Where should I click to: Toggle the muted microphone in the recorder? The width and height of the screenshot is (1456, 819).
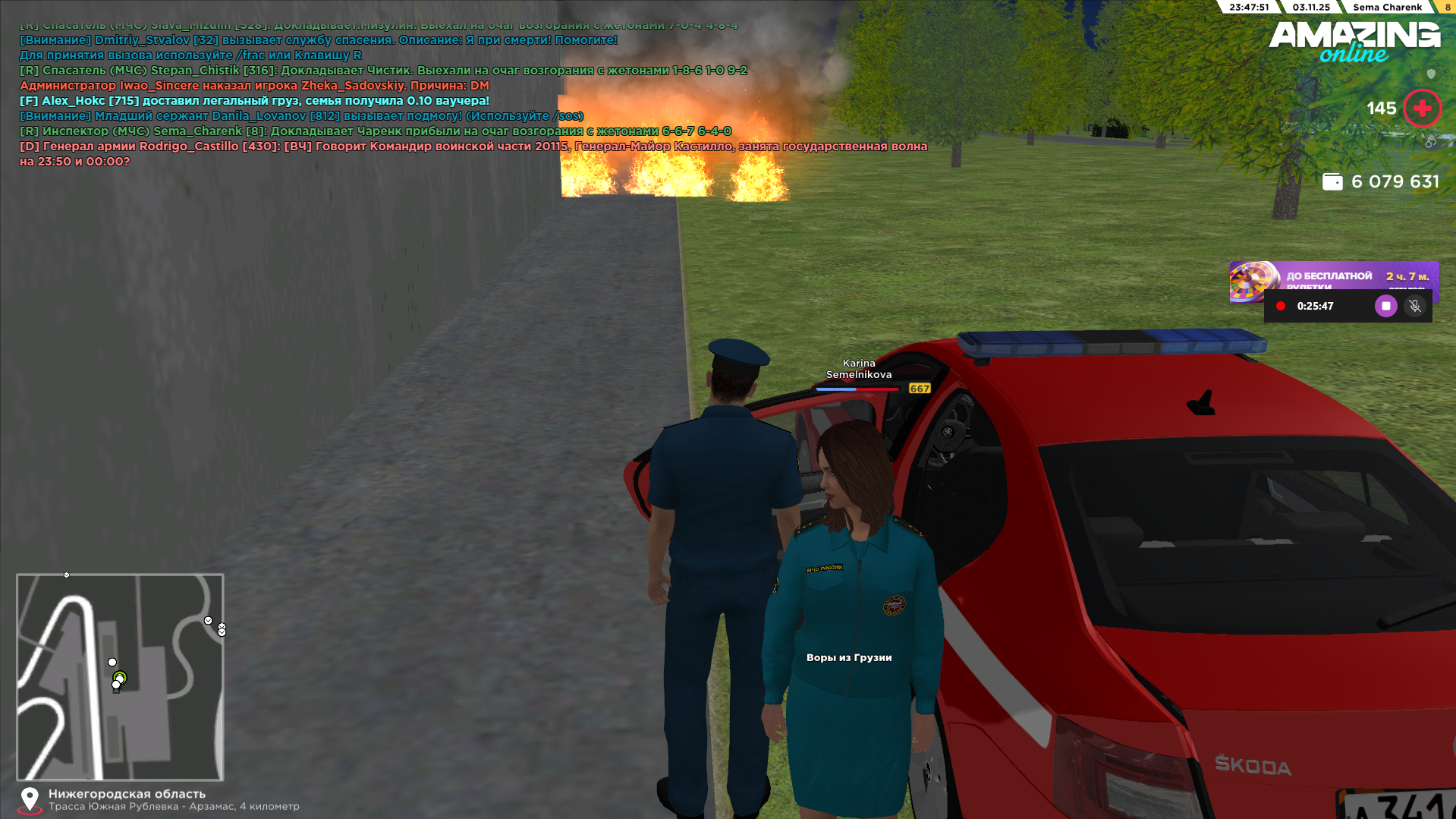[1415, 306]
